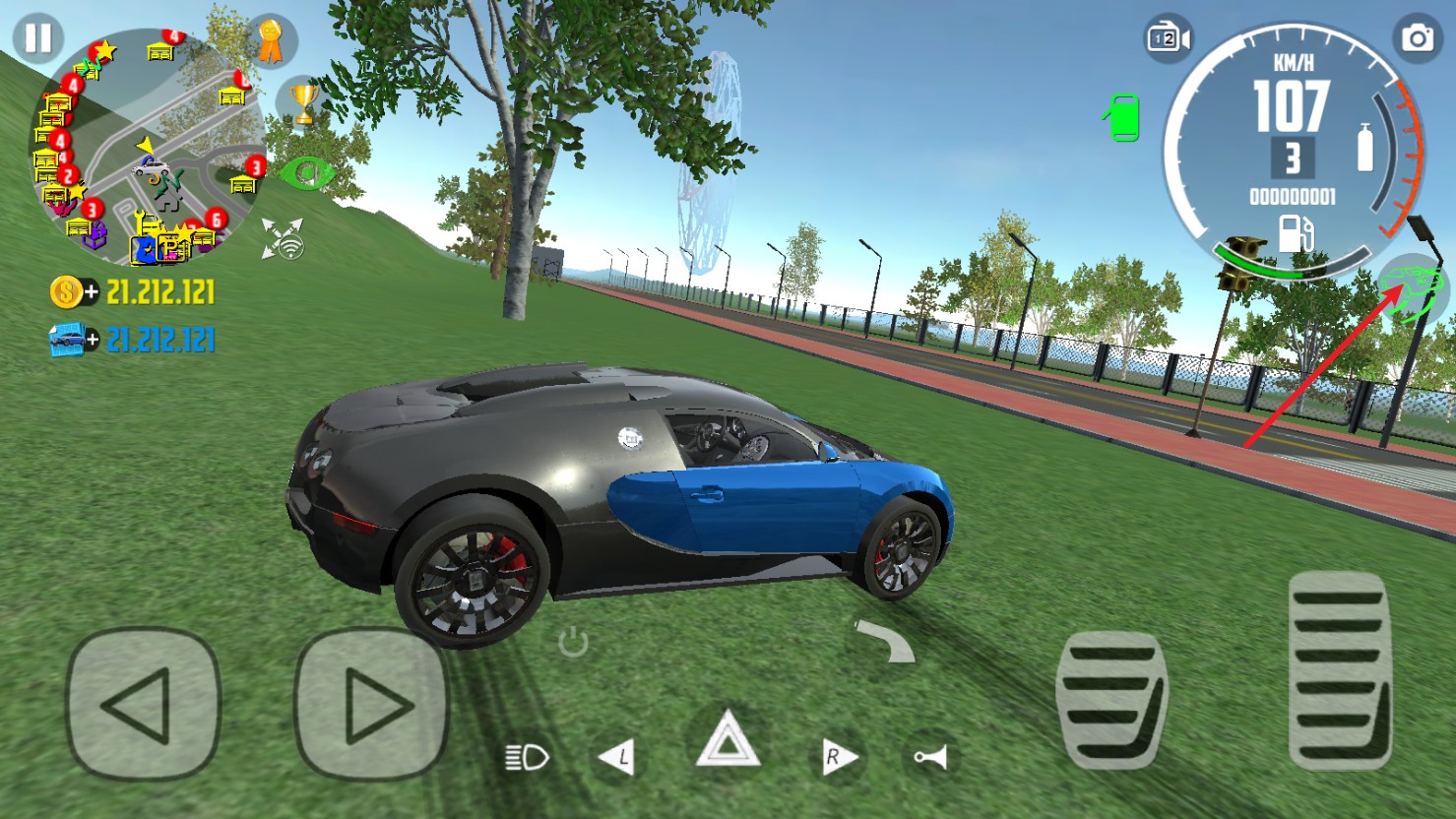Open the circular minimap
The image size is (1456, 819).
coord(148,148)
